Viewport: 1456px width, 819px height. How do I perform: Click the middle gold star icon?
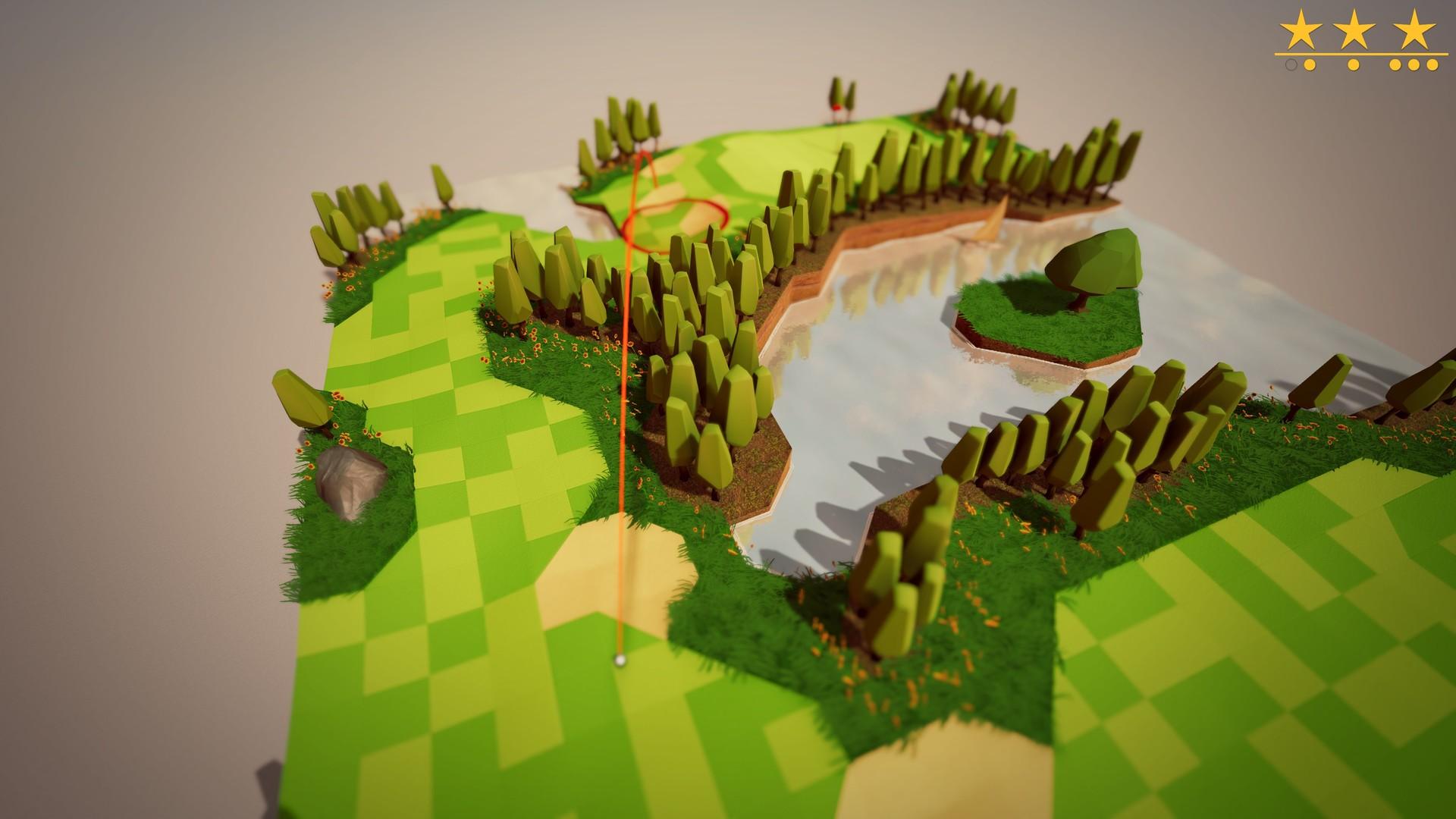point(1354,29)
